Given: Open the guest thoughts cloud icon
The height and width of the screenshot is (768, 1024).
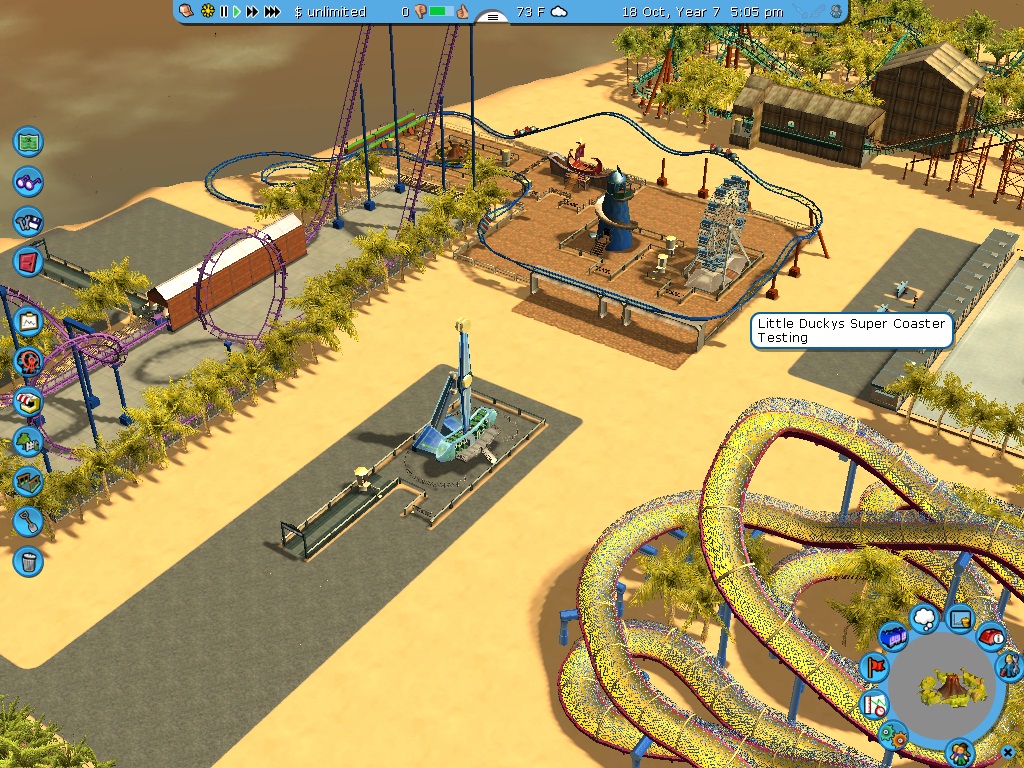Looking at the screenshot, I should click(x=924, y=619).
